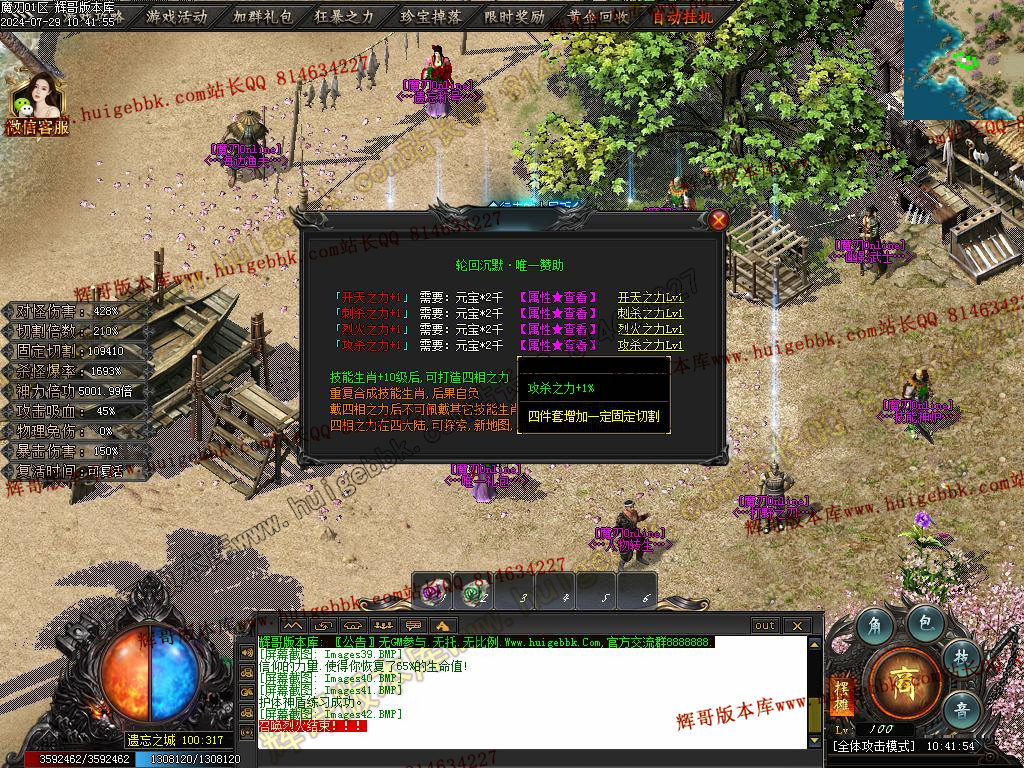Screen dimensions: 1024x768
Task: View the 开天之力Lv1 item link
Action: tap(650, 297)
